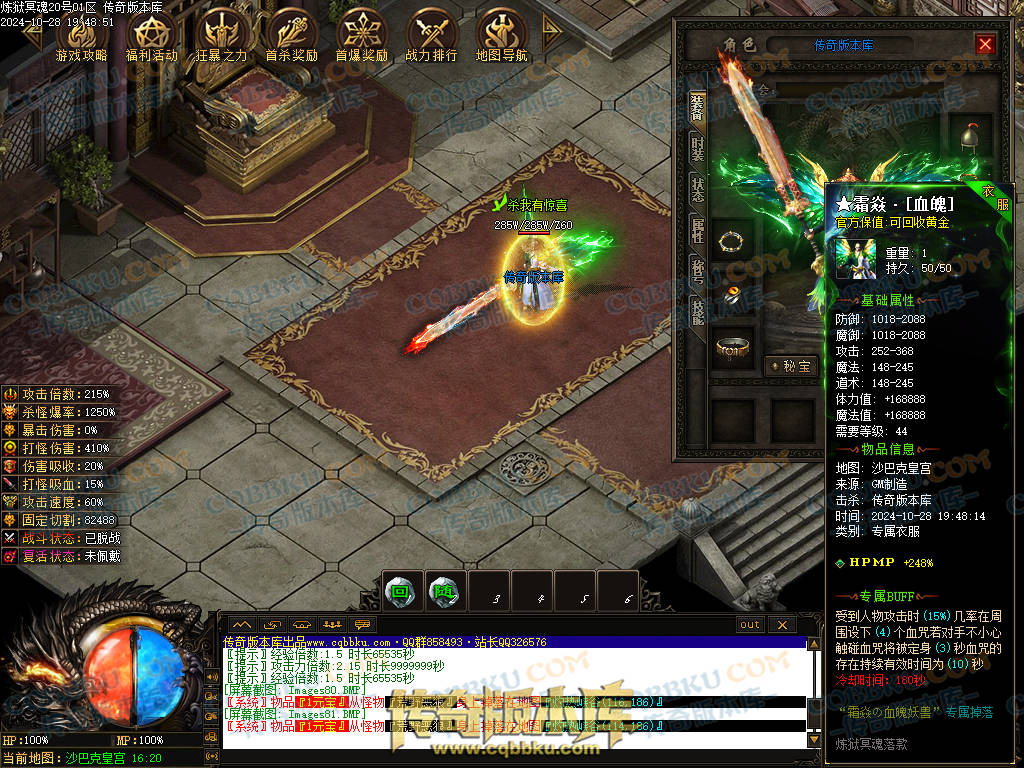Screen dimensions: 1024x768
Task: Click the chat window out button
Action: 749,625
